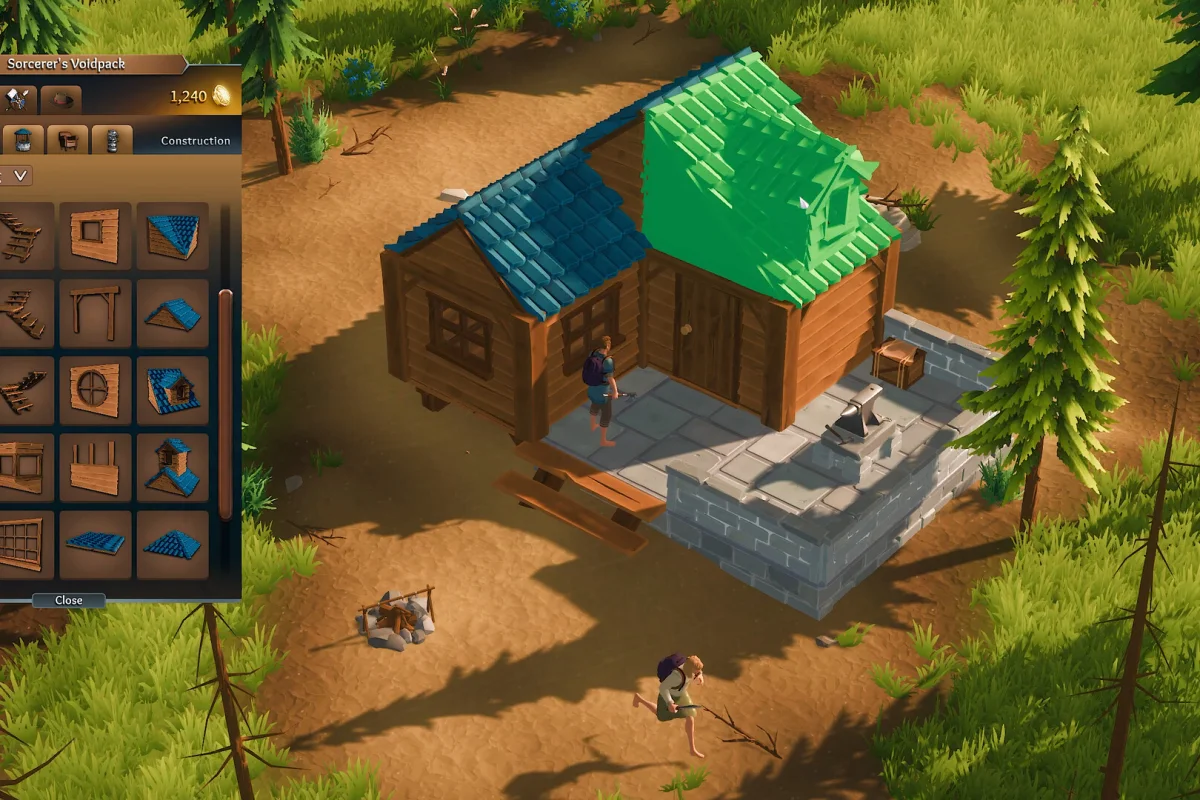Choose the blue pyramid roof piece
Screen dimensions: 1200x800
pos(172,544)
